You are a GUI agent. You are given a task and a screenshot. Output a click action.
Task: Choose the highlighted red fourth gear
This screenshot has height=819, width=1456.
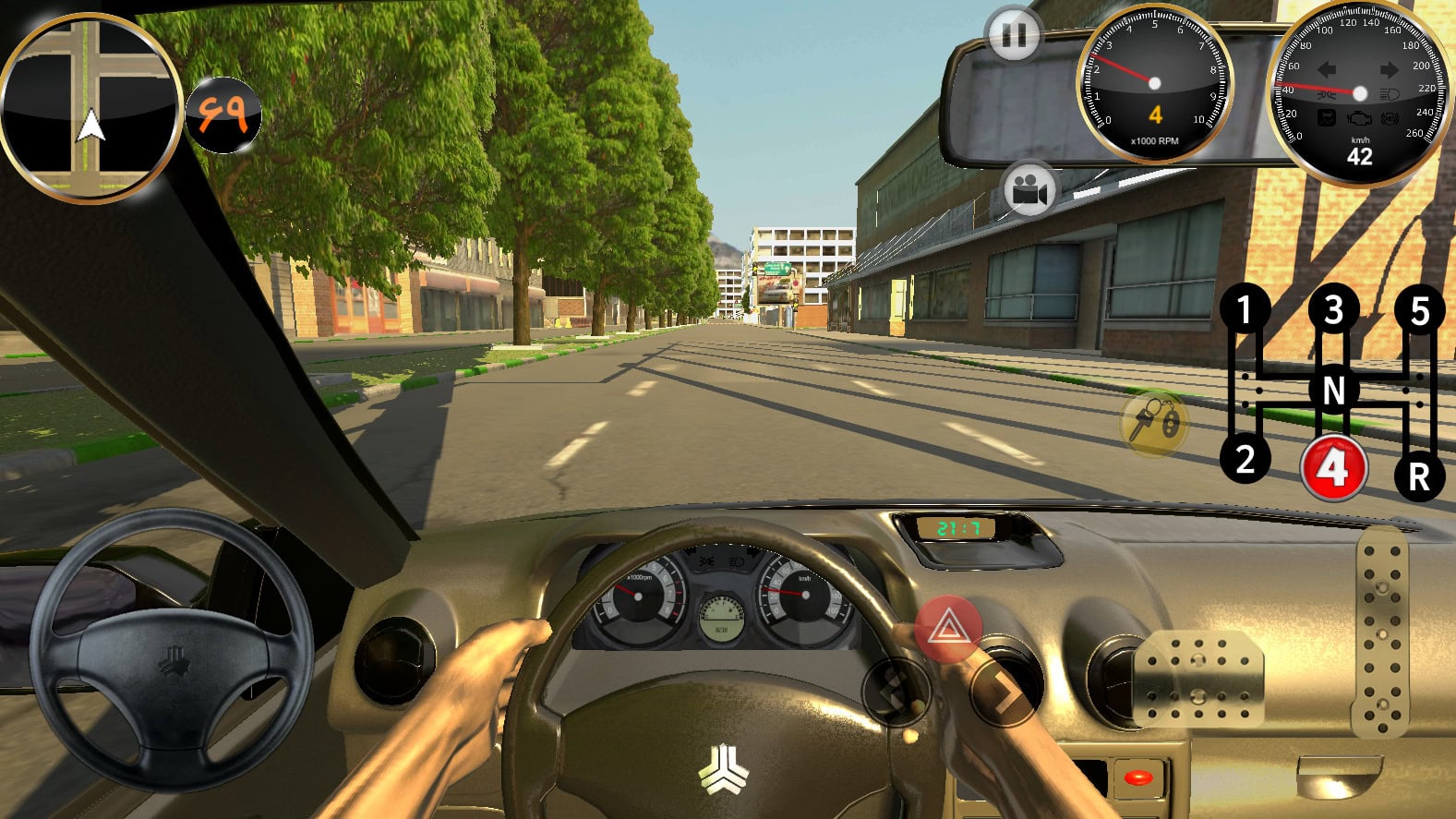1332,468
